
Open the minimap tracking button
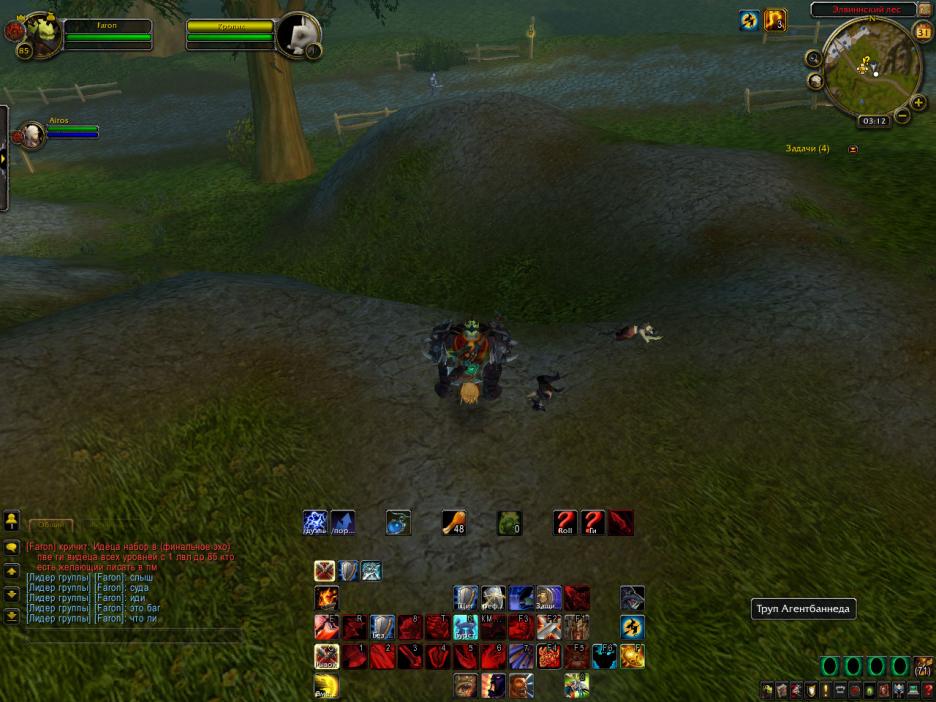[x=814, y=59]
